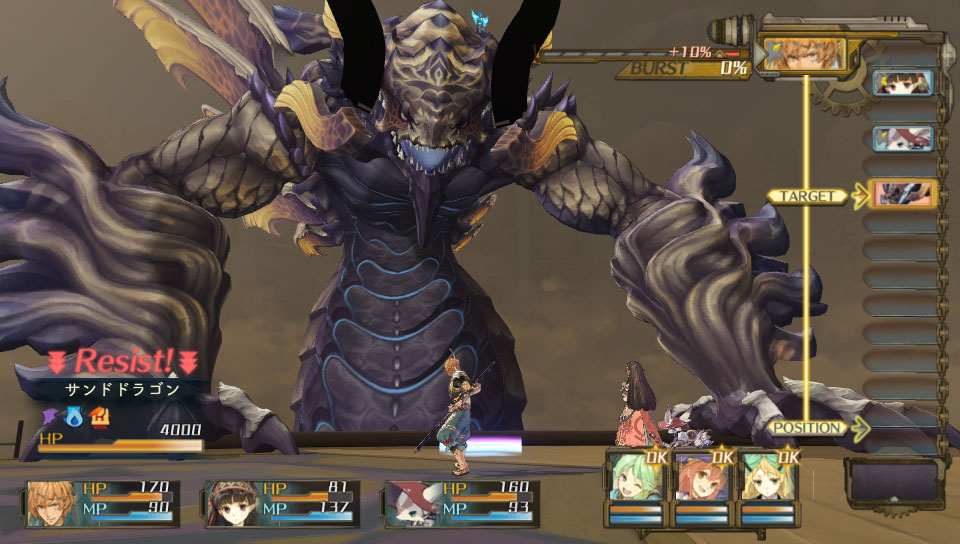The width and height of the screenshot is (960, 544).
Task: Select the blonde swordsman's party status panel
Action: click(103, 503)
